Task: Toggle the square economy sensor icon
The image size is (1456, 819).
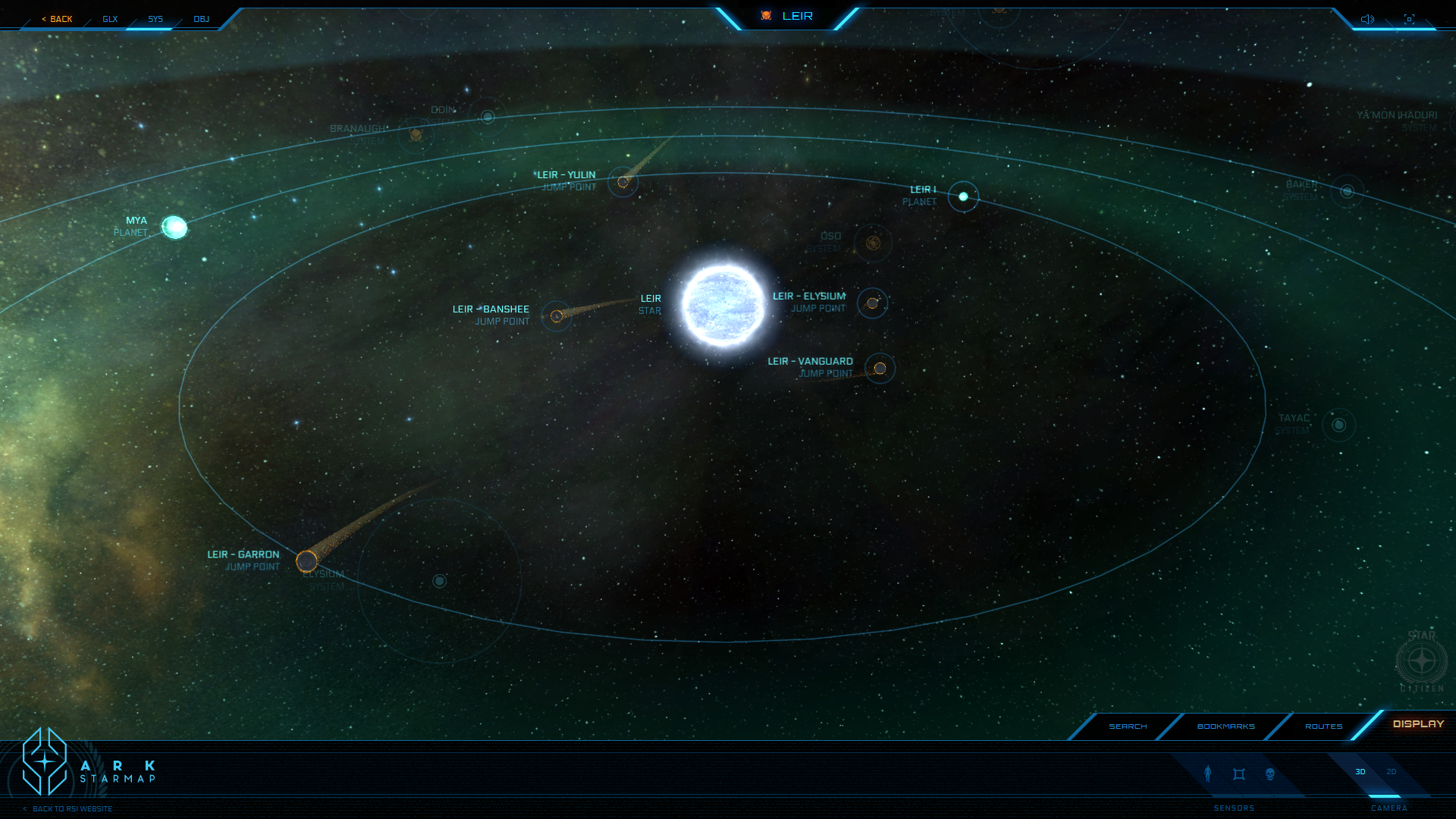Action: [x=1239, y=773]
